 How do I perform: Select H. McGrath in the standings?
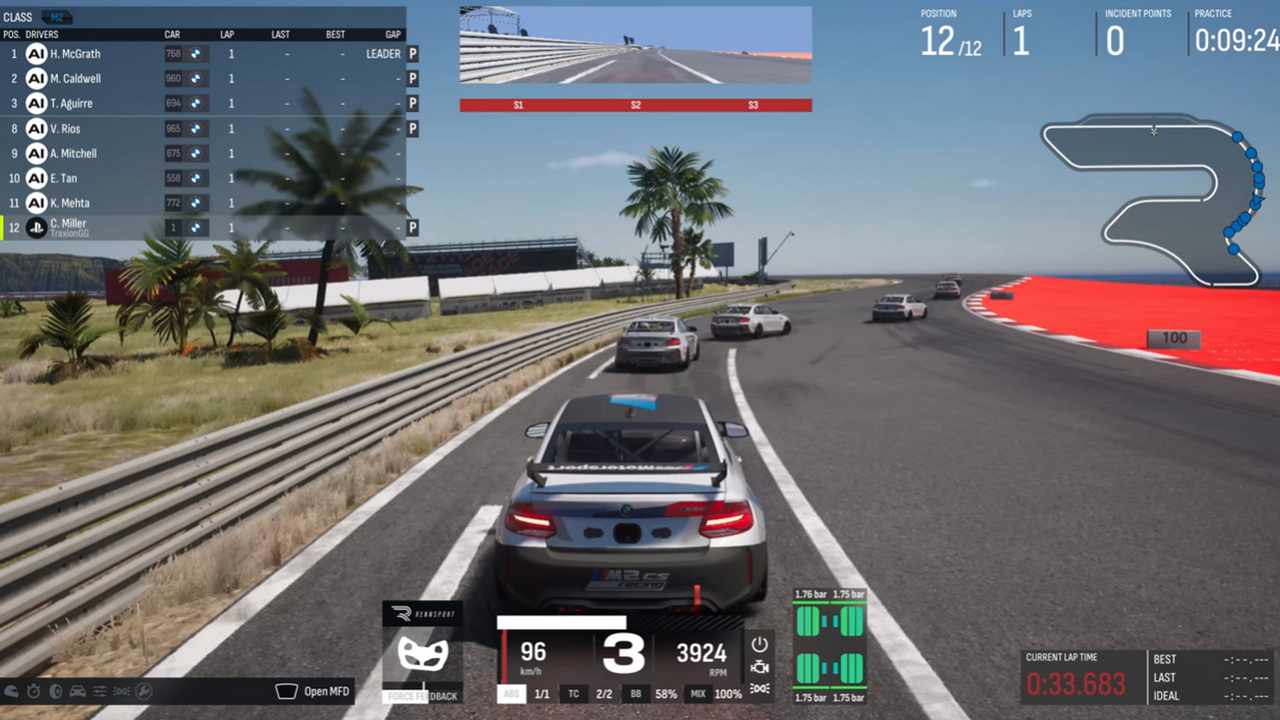(76, 54)
